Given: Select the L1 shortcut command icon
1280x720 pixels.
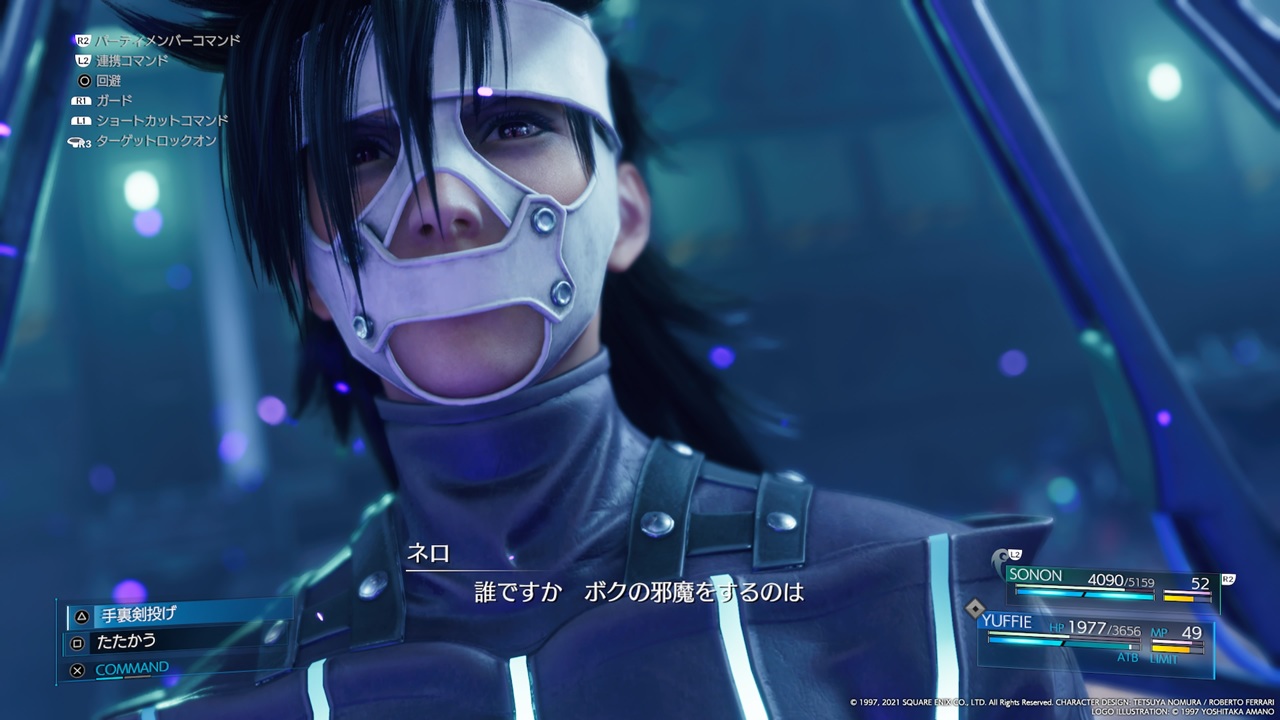Looking at the screenshot, I should 82,121.
